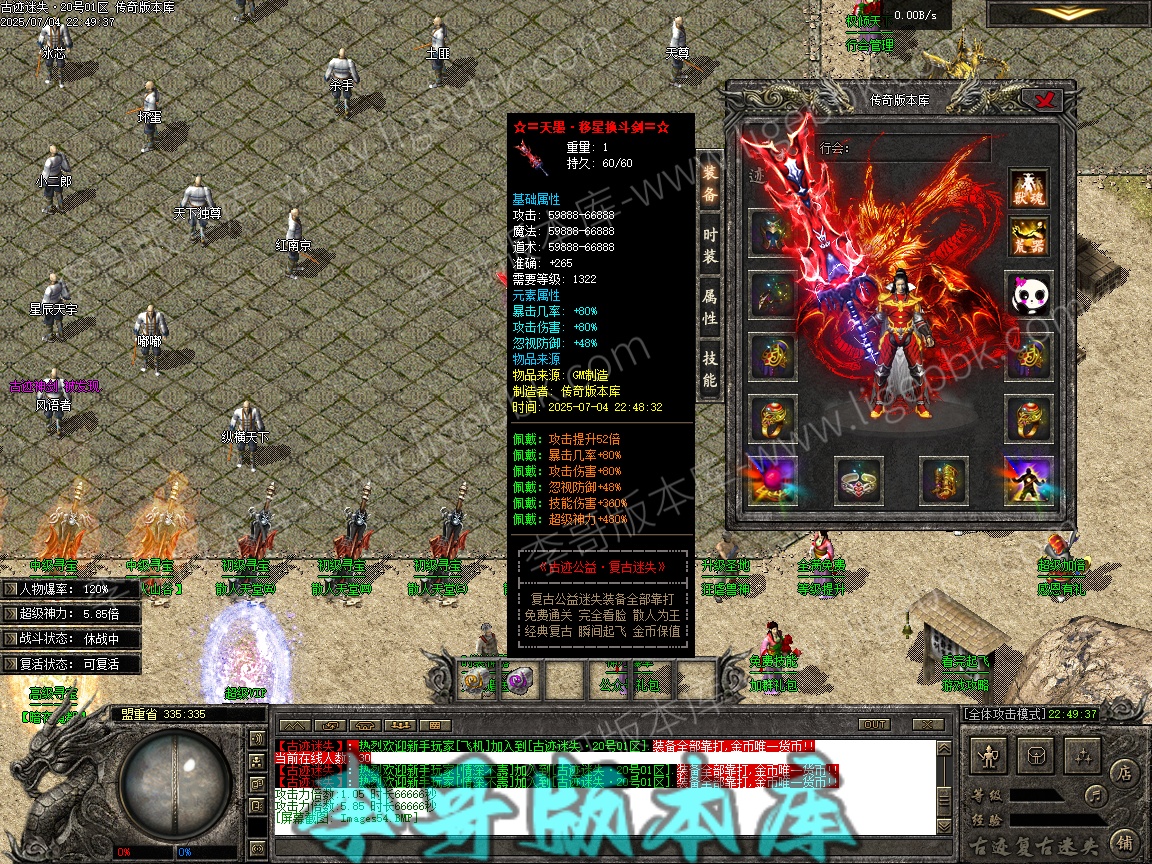Select the 装备 equipment tab
The image size is (1152, 864).
point(709,182)
